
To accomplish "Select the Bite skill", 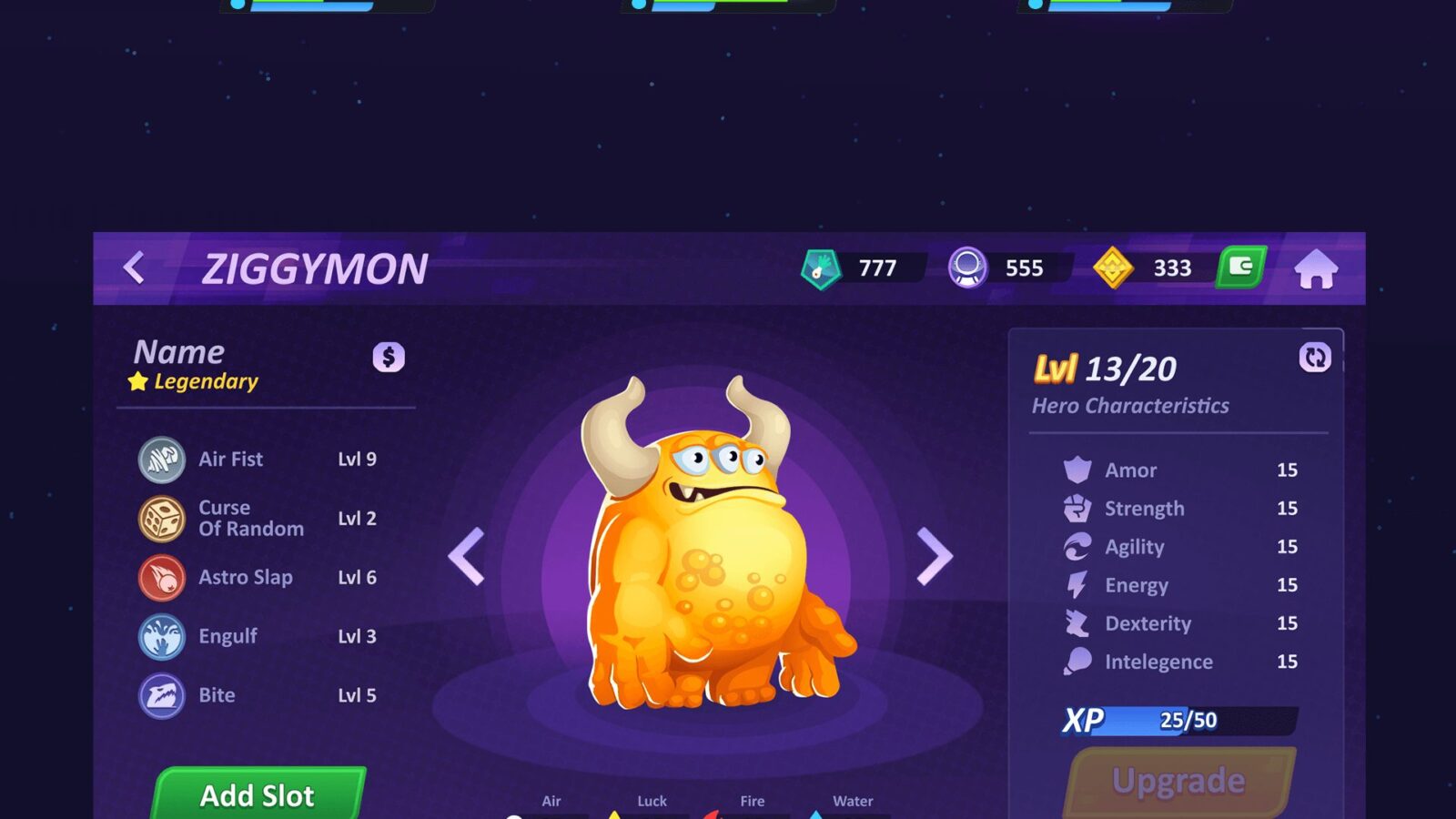I will tap(217, 696).
